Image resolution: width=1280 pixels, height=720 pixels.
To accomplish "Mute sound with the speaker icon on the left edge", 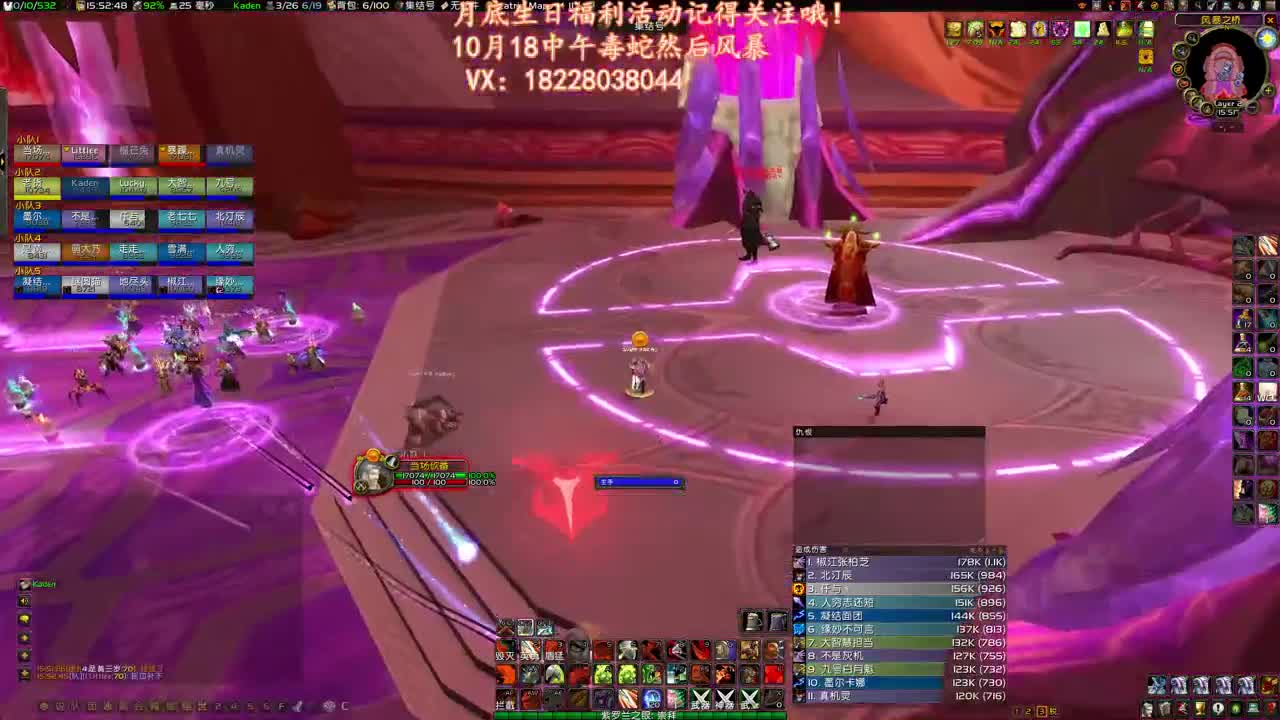I will coord(23,601).
